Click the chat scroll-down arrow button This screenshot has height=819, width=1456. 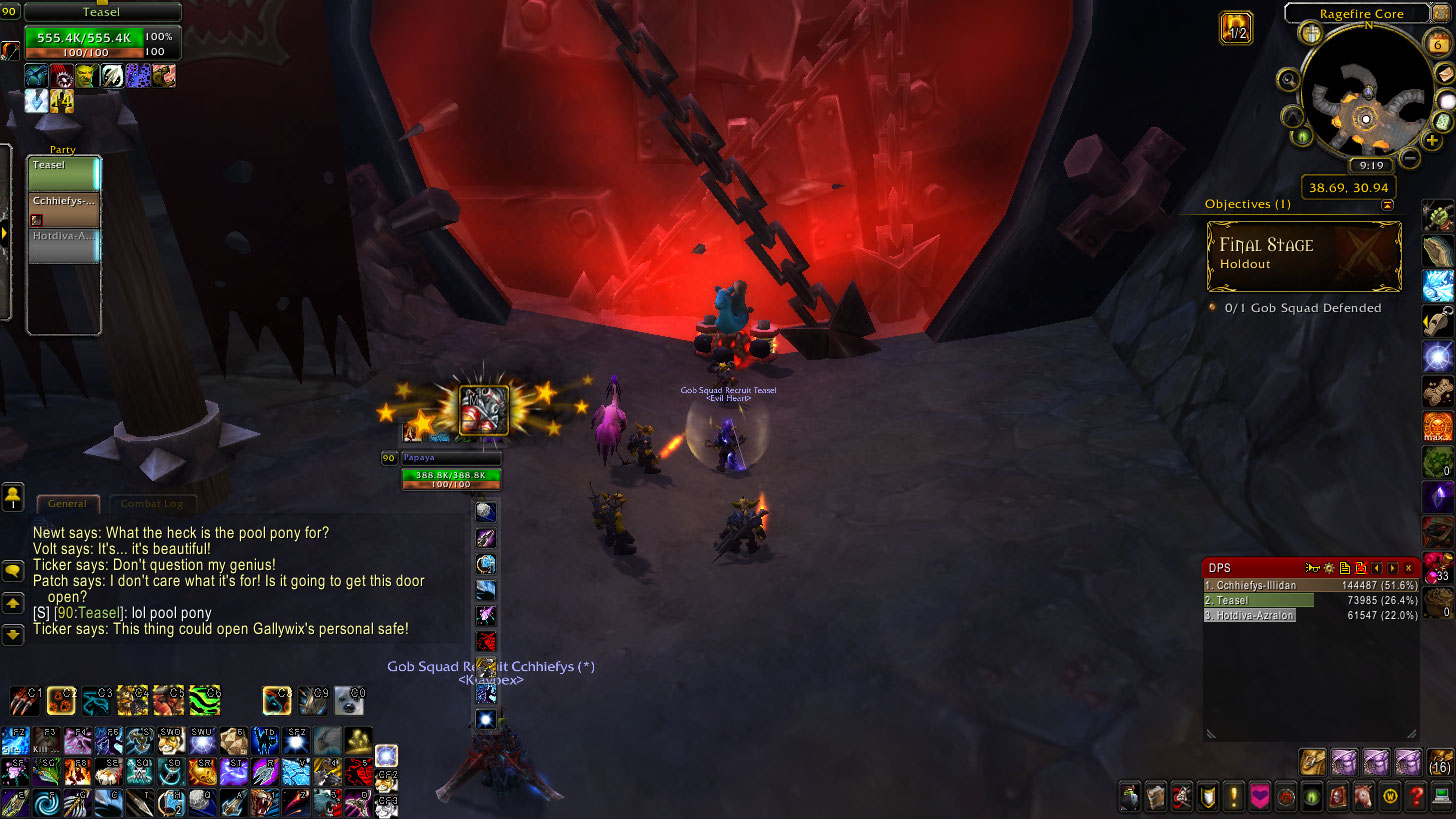point(13,634)
